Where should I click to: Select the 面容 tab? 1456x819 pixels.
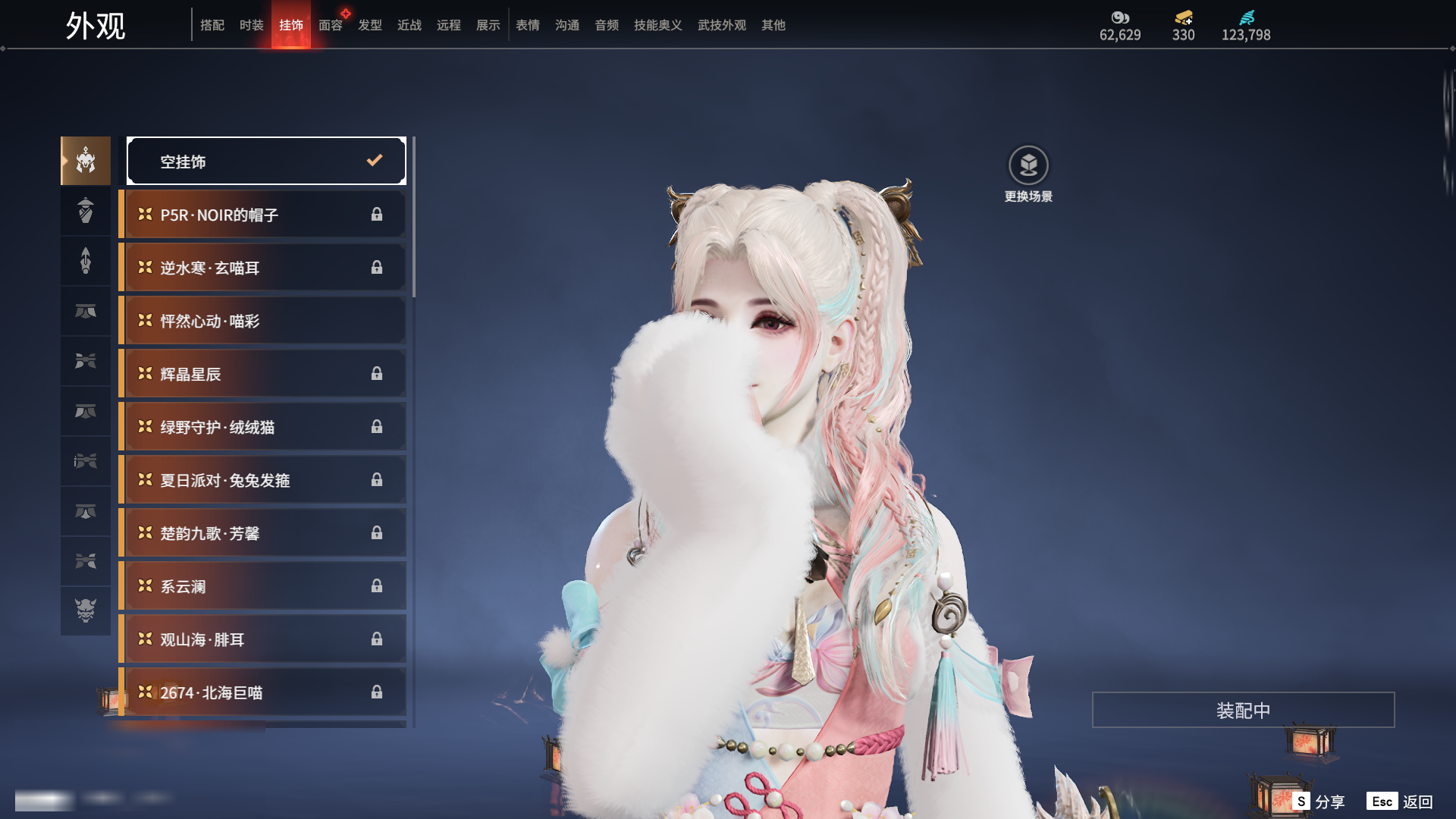(x=330, y=25)
